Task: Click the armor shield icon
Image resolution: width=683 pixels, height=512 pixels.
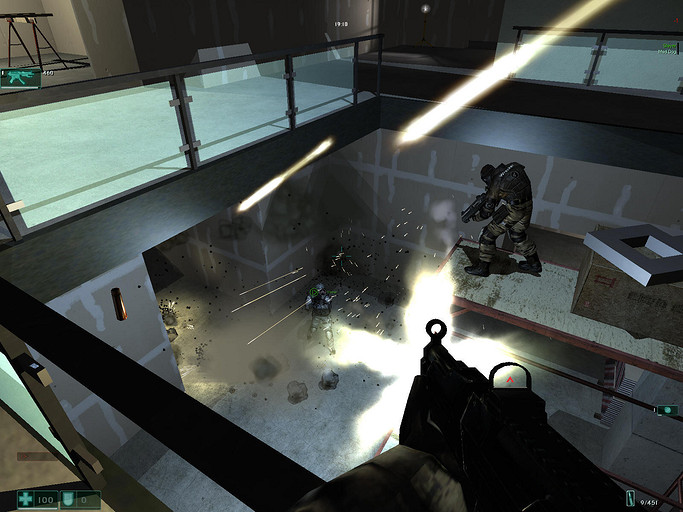Action: coord(69,498)
